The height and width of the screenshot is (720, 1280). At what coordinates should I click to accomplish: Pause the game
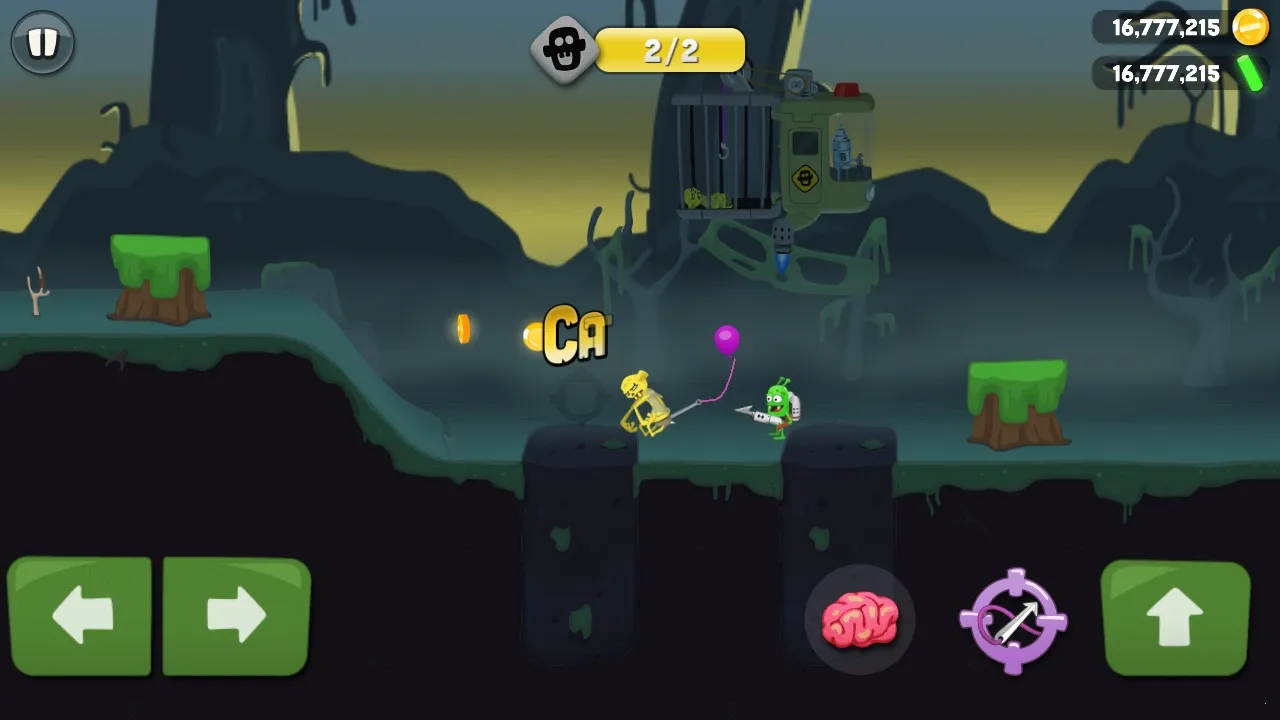[x=42, y=43]
